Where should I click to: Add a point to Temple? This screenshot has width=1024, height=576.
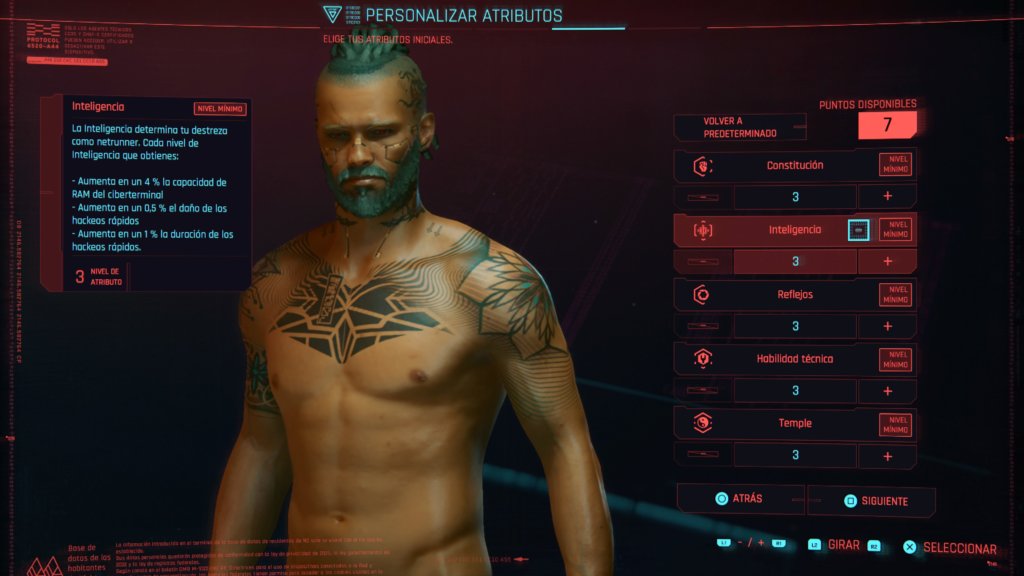(887, 455)
